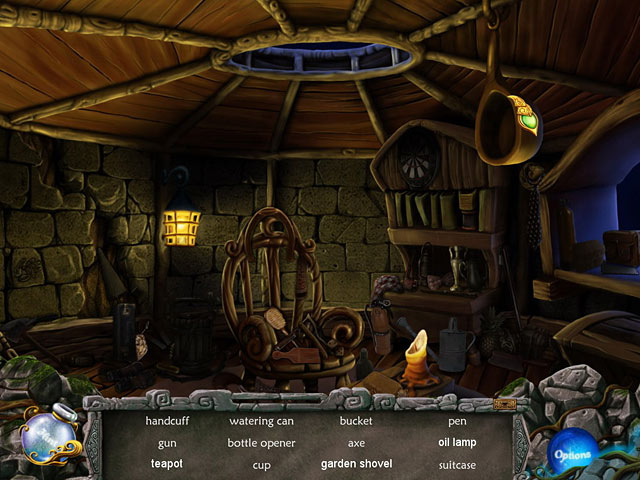Viewport: 640px width, 480px height.
Task: Select 'gun' in the item list
Action: pos(167,442)
